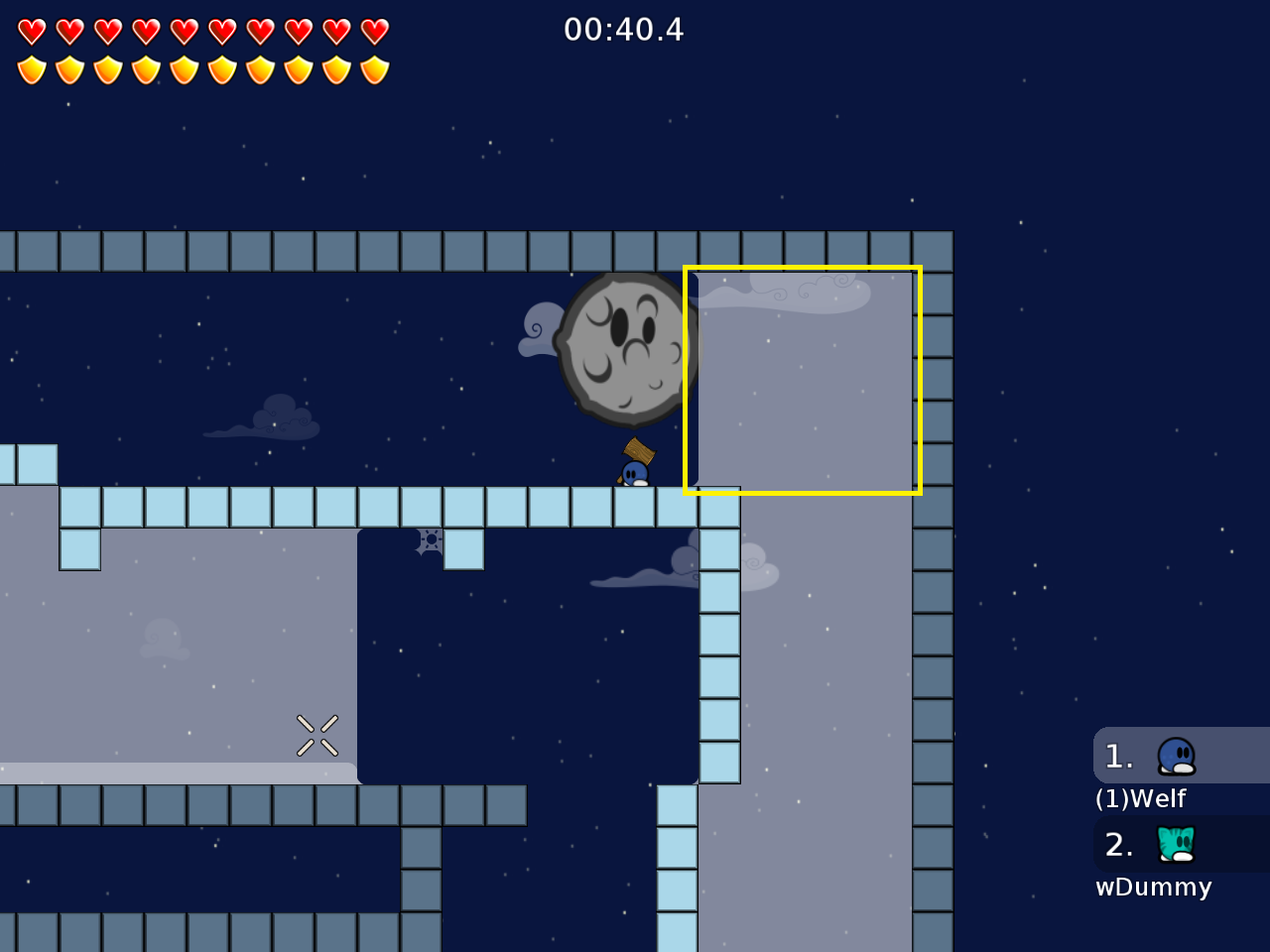Click the first golden shield armor icon
Screen dimensions: 1270x952
[32, 70]
